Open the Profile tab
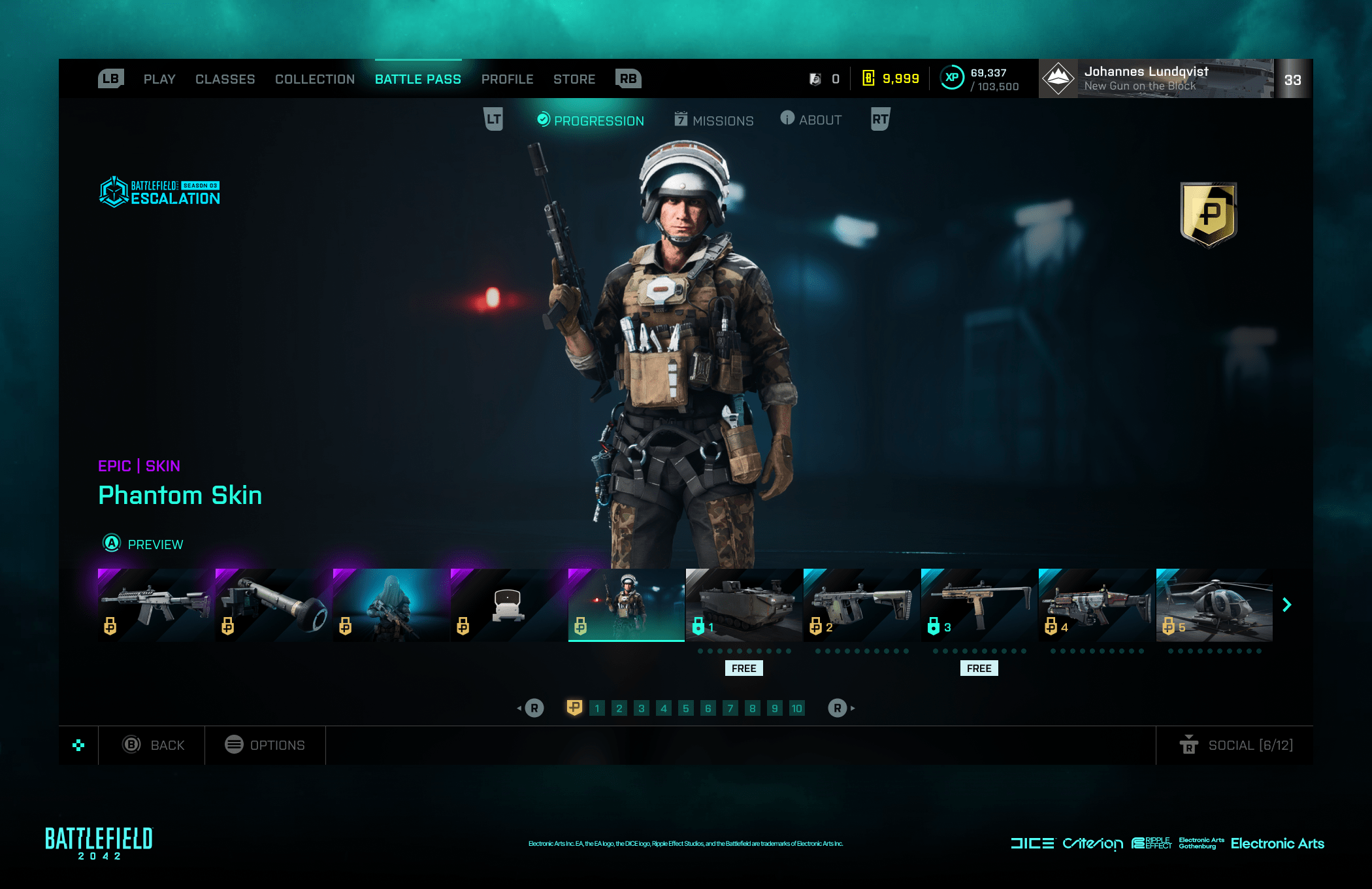Screen dimensions: 1372x889 (507, 79)
